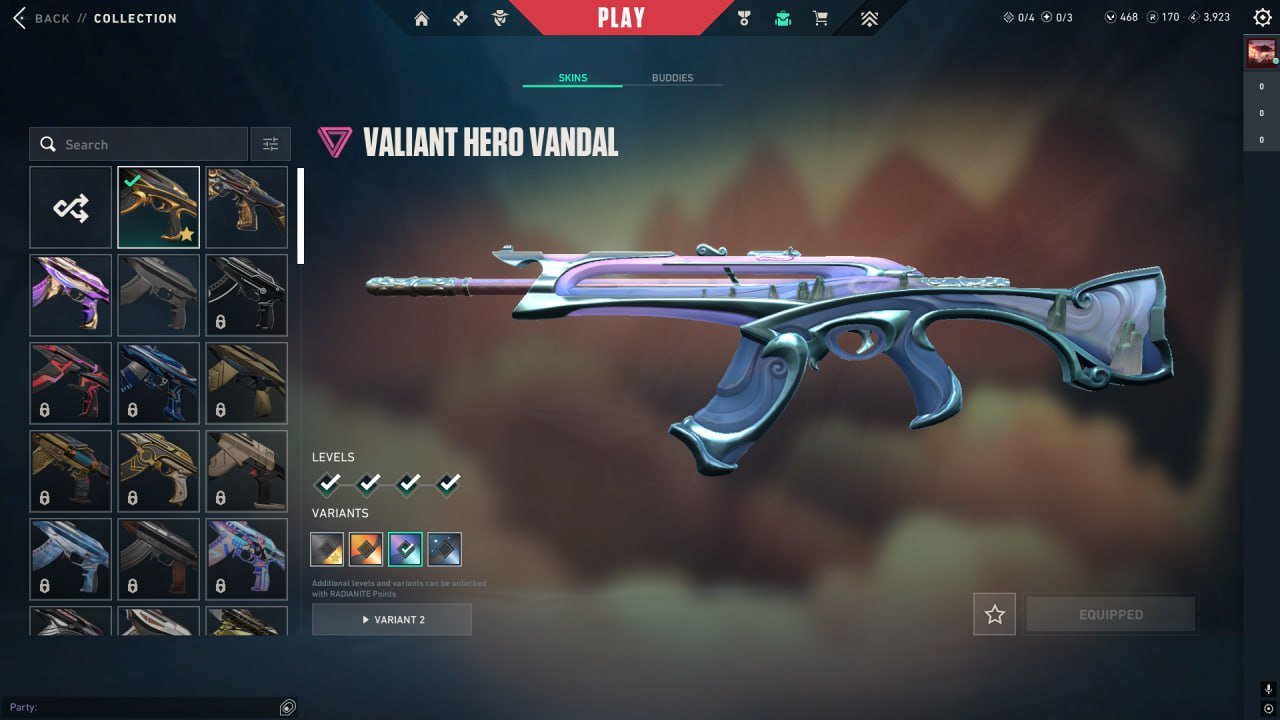Select the first level checkmark
The image size is (1280, 720).
click(327, 484)
